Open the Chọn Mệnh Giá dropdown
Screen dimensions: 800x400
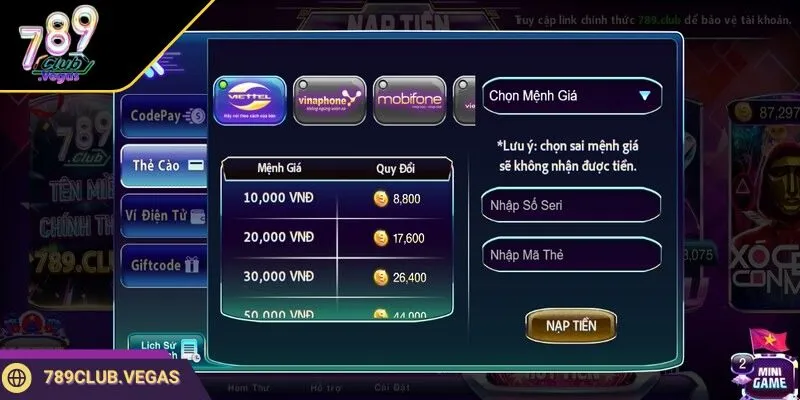571,97
